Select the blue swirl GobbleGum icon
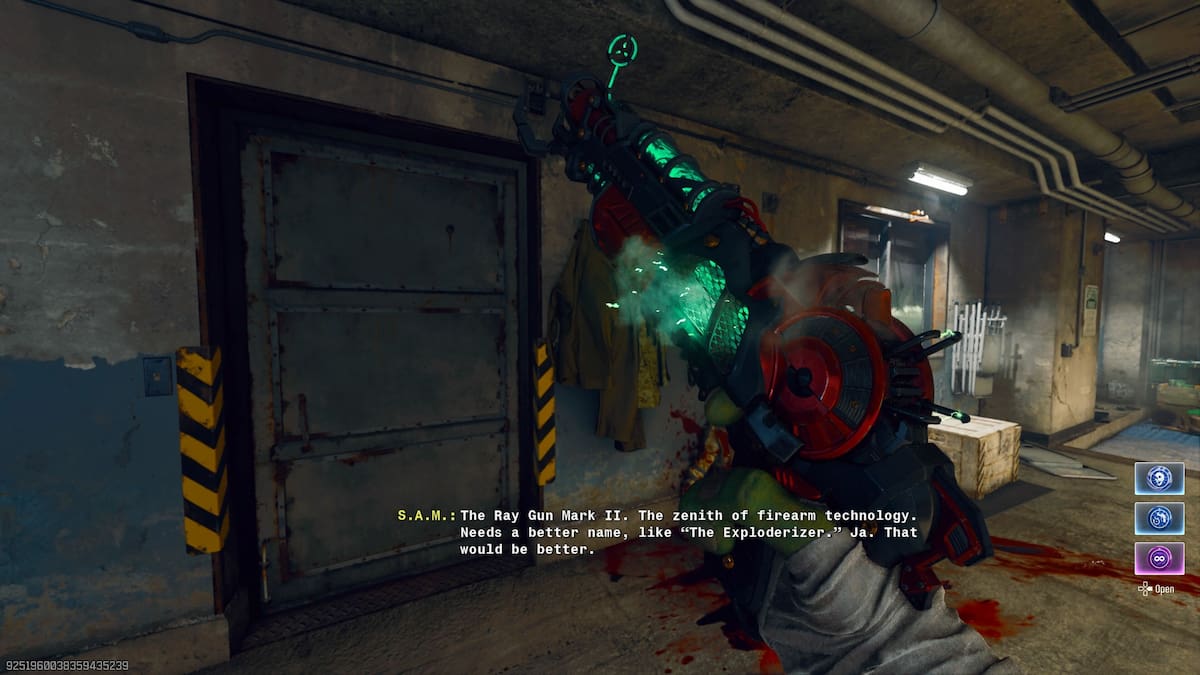1200x675 pixels. pos(1159,518)
